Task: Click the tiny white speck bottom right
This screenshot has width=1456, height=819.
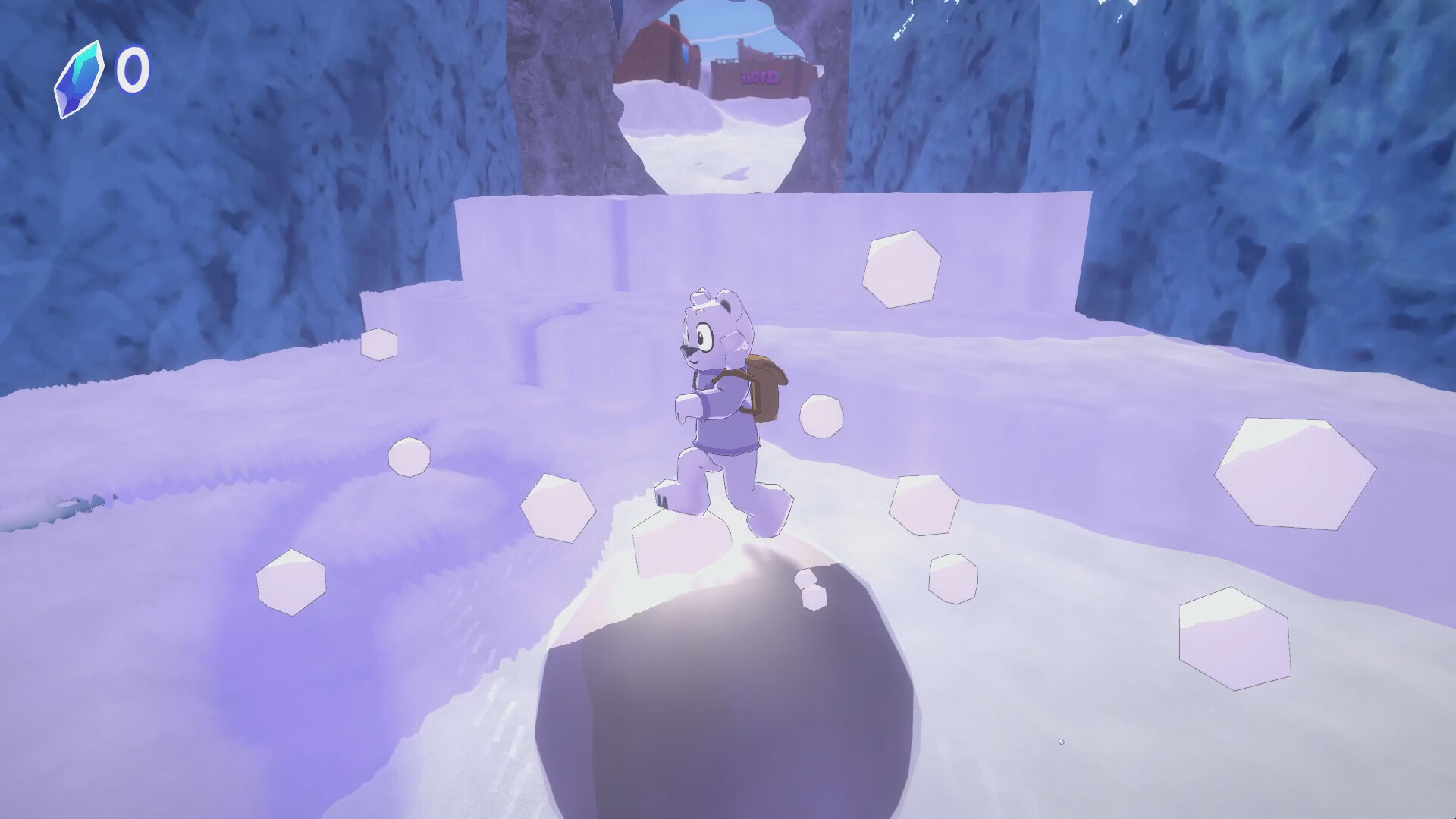Action: [x=1062, y=742]
